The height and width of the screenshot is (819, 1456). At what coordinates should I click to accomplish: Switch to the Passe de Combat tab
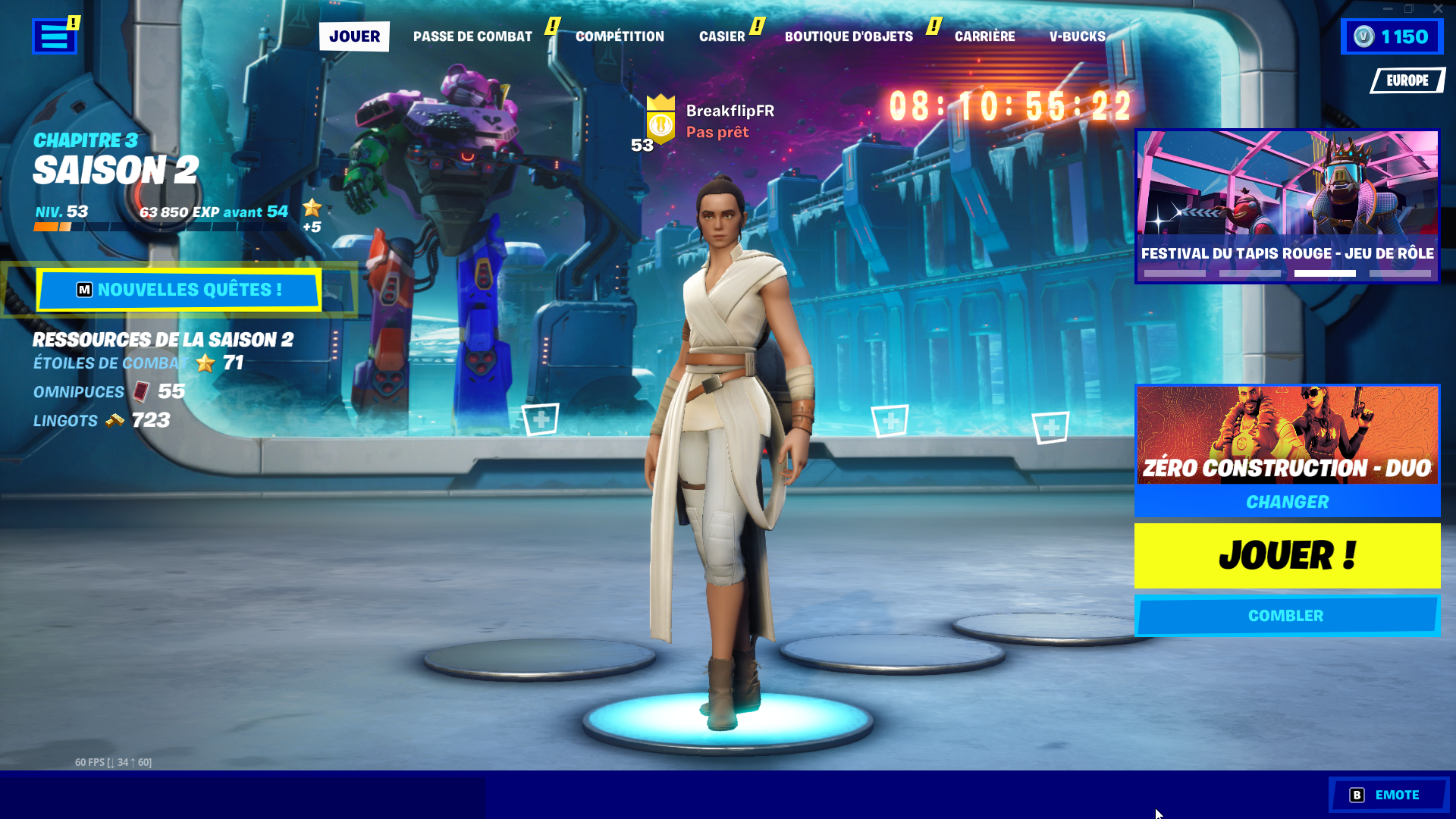[472, 36]
